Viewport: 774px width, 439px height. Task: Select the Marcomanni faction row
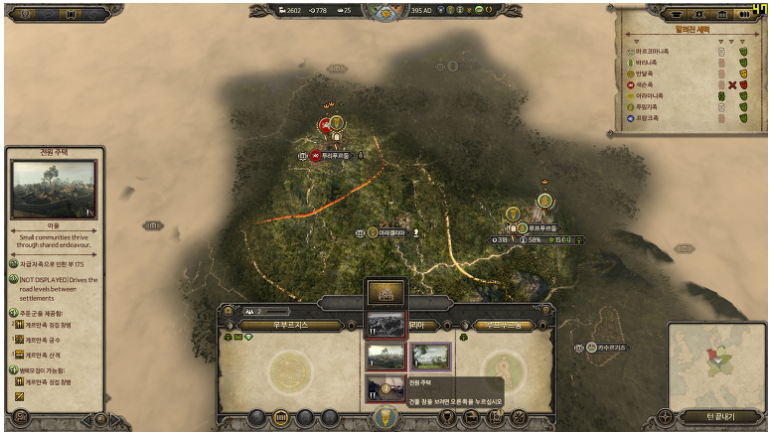point(658,51)
